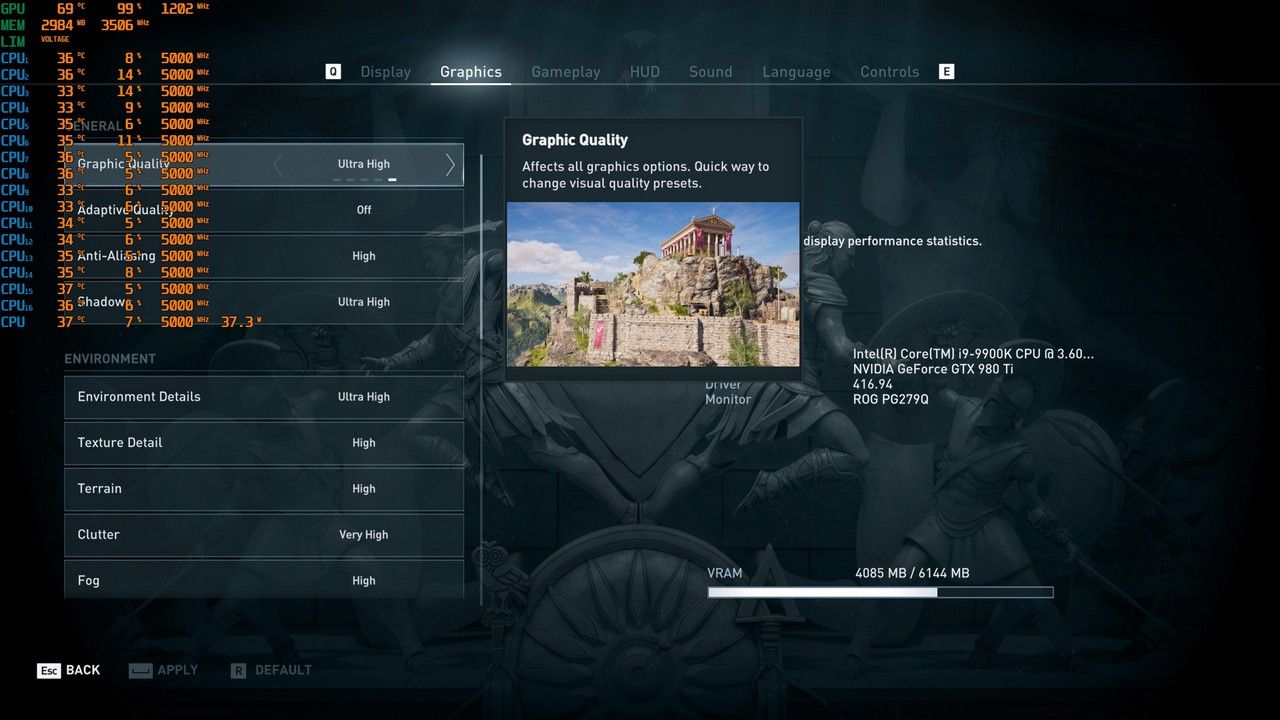Click the right arrow on Graphic Quality
The width and height of the screenshot is (1280, 720).
pyautogui.click(x=450, y=165)
